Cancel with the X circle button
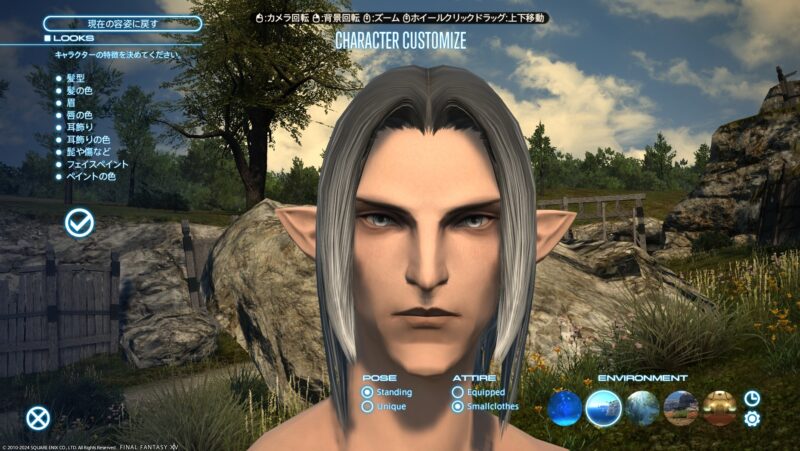 [x=38, y=419]
